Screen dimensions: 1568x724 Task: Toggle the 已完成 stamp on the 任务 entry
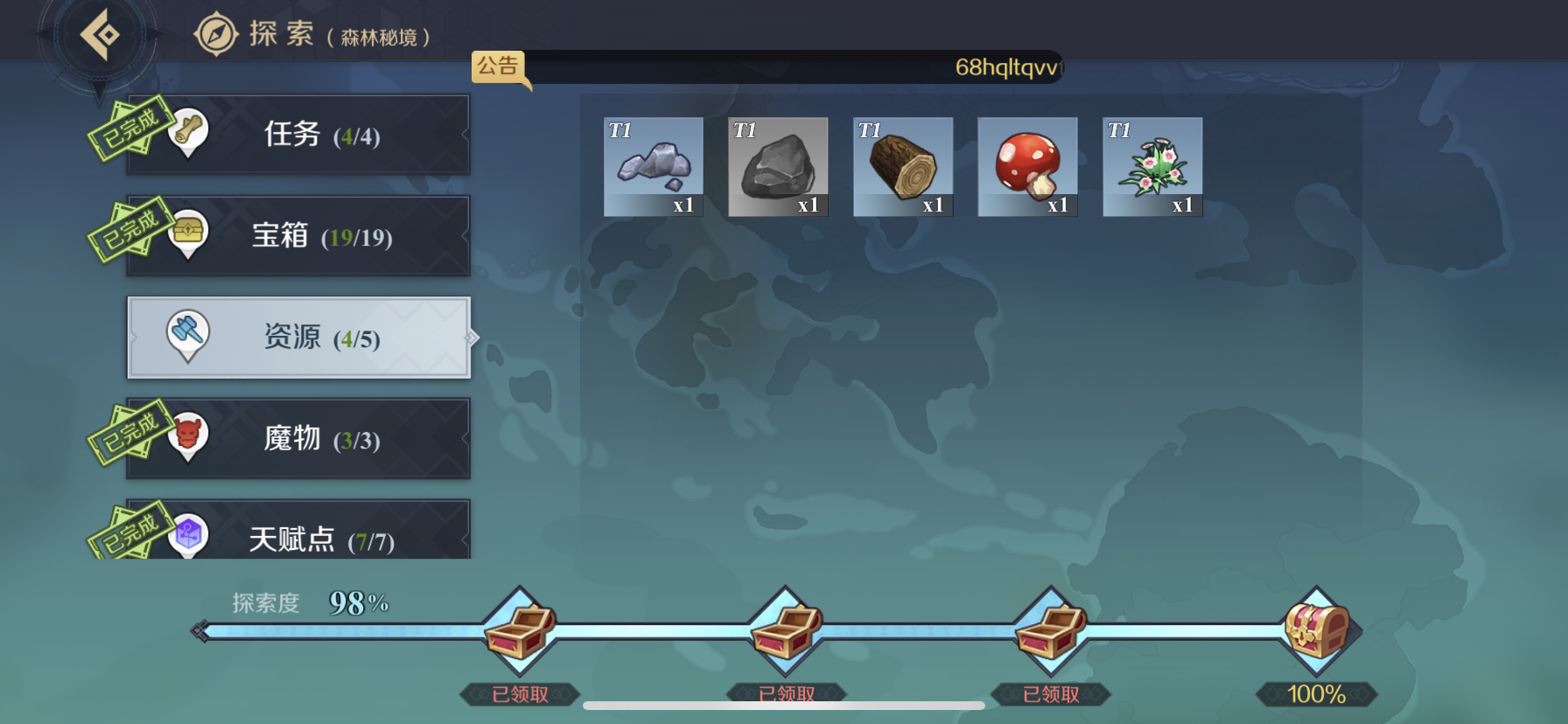point(128,125)
